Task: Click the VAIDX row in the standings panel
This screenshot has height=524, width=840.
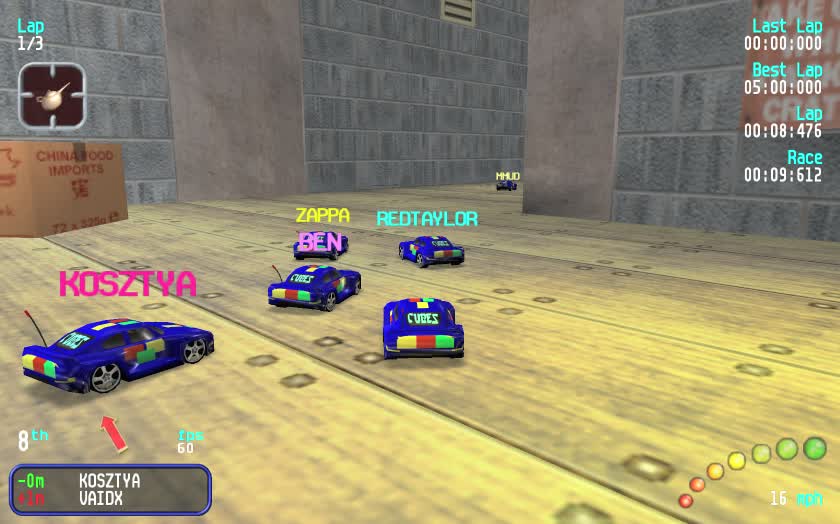Action: tap(101, 498)
